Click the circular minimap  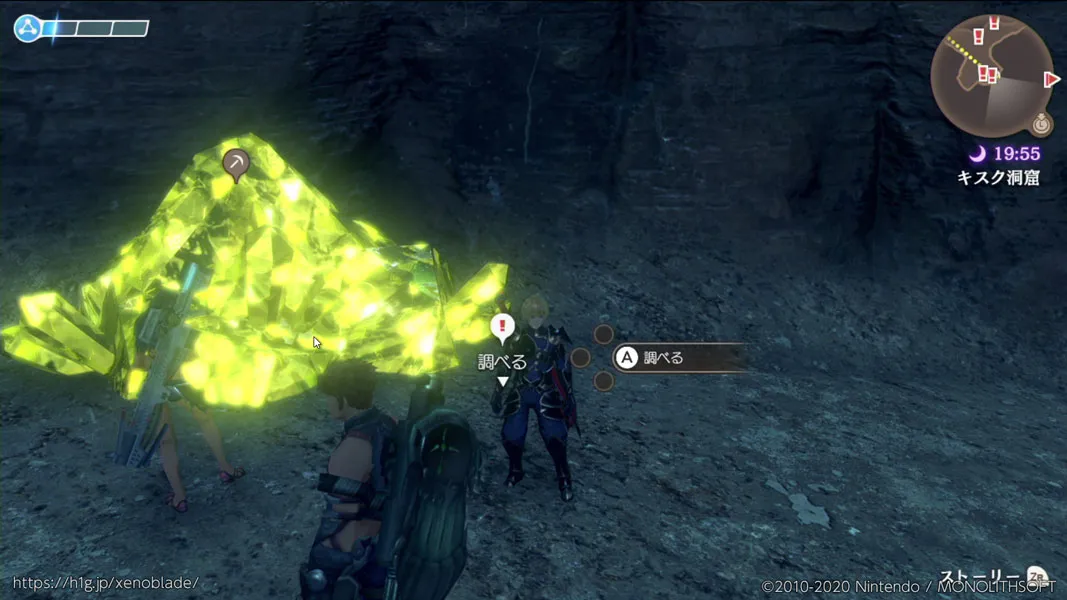point(991,76)
